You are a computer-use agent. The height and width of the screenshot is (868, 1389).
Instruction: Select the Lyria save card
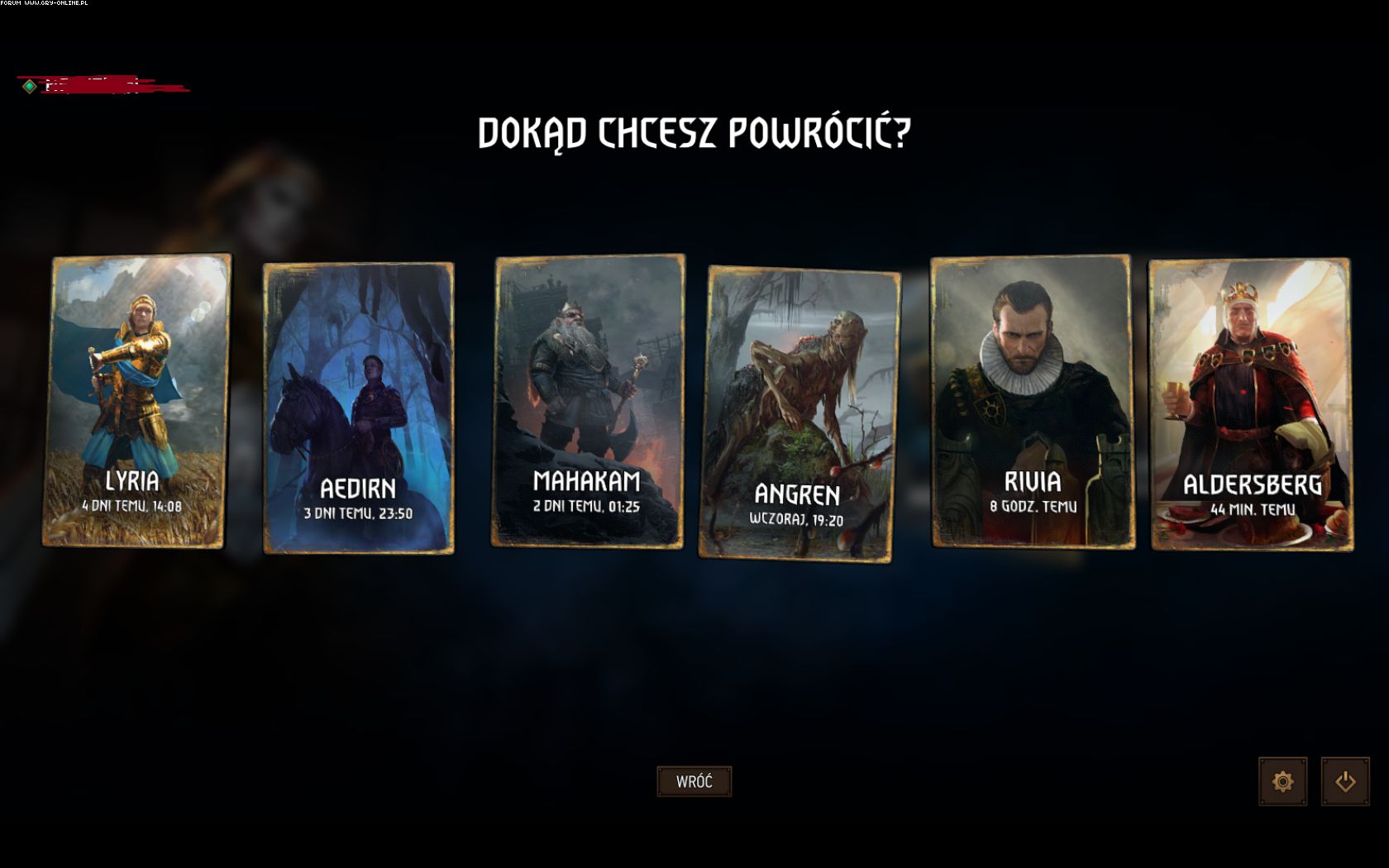pyautogui.click(x=136, y=401)
